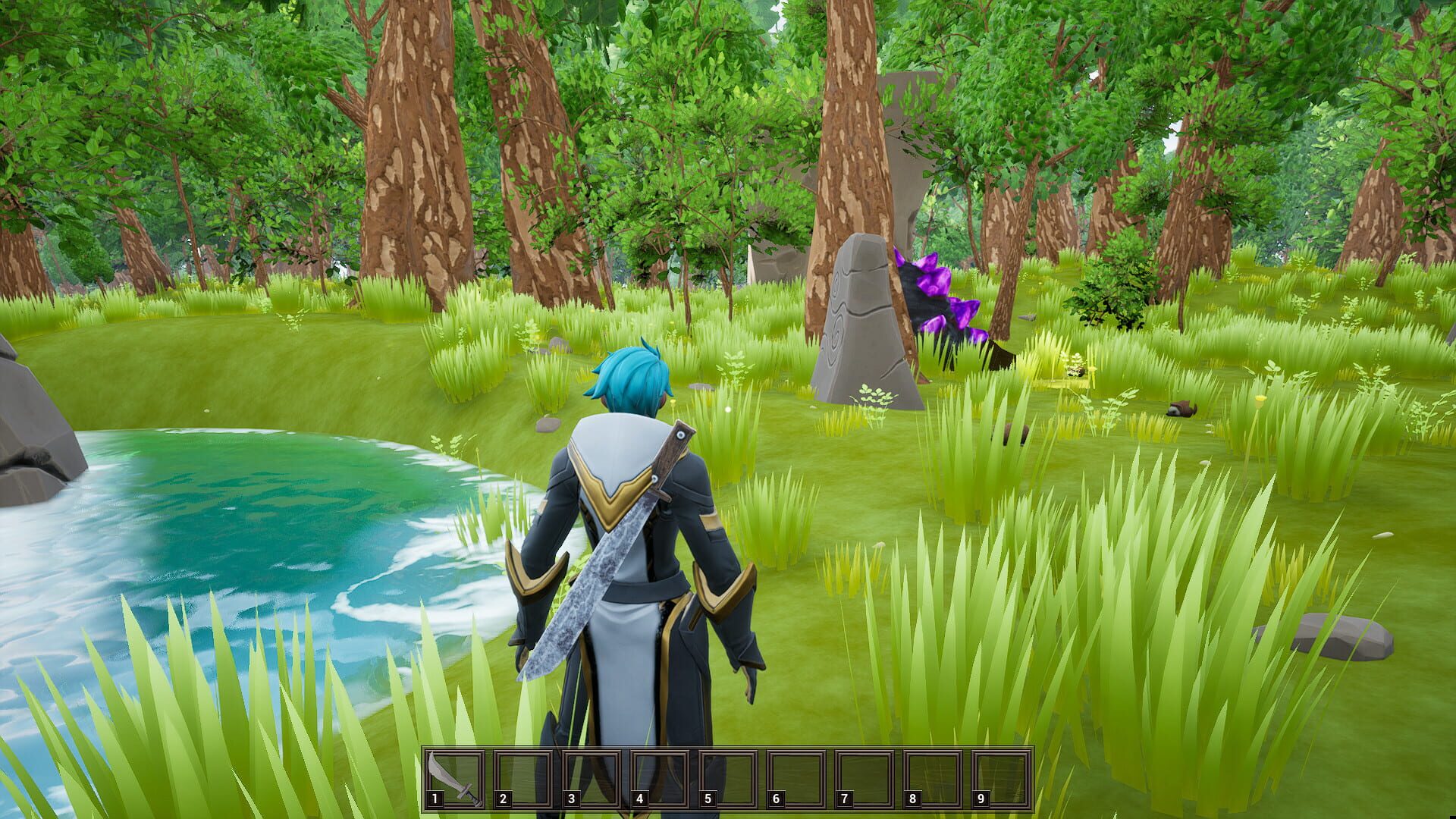Click the number label on slot 1

coord(436,798)
